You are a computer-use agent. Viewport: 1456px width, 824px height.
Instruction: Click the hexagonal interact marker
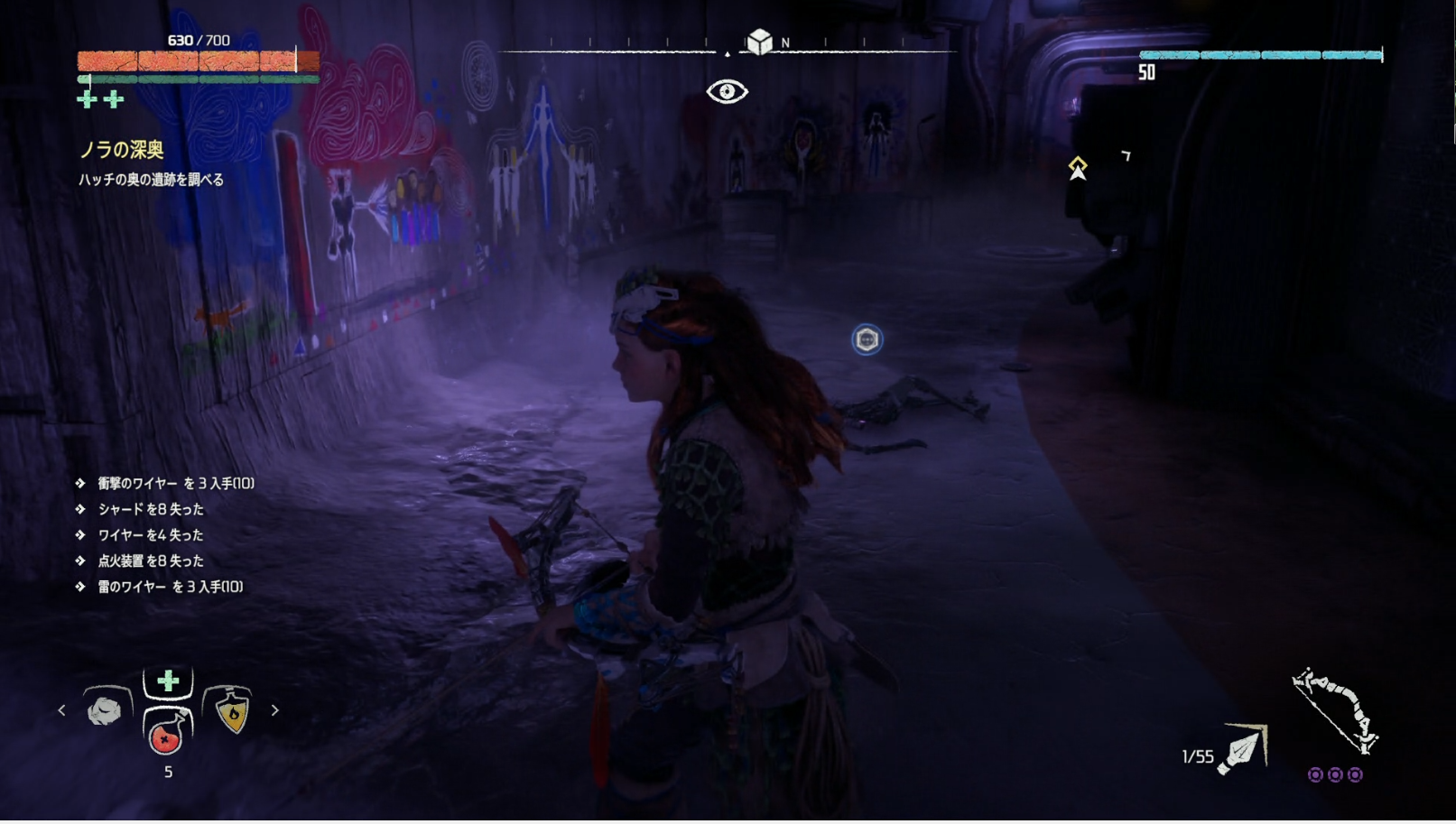click(867, 339)
